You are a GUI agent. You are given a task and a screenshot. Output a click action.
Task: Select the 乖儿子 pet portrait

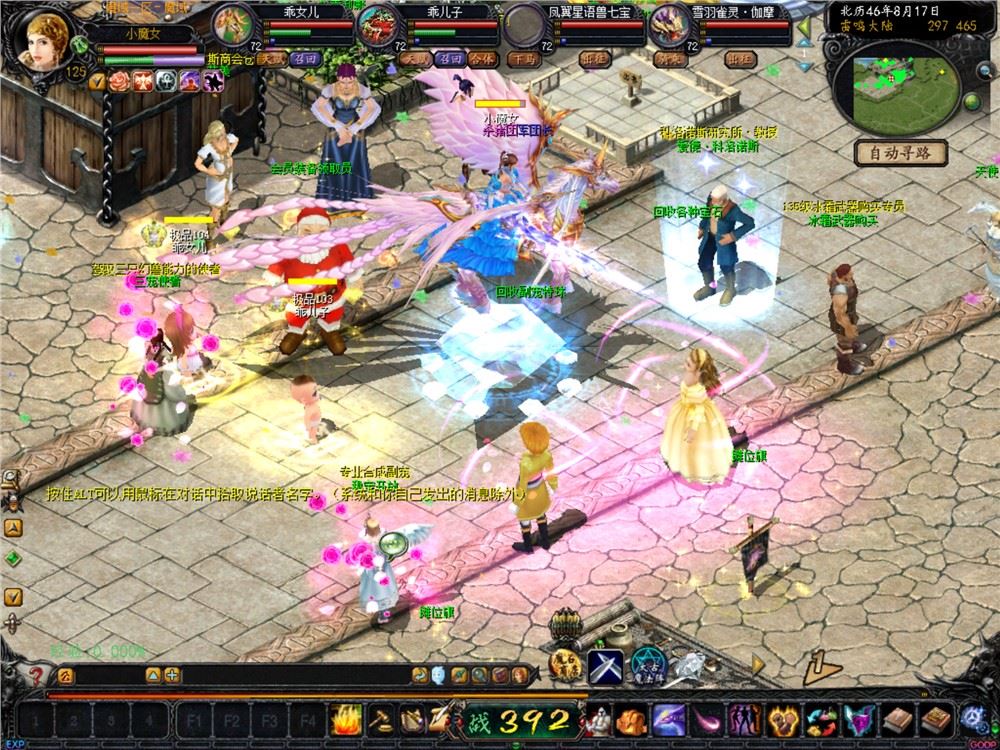378,22
